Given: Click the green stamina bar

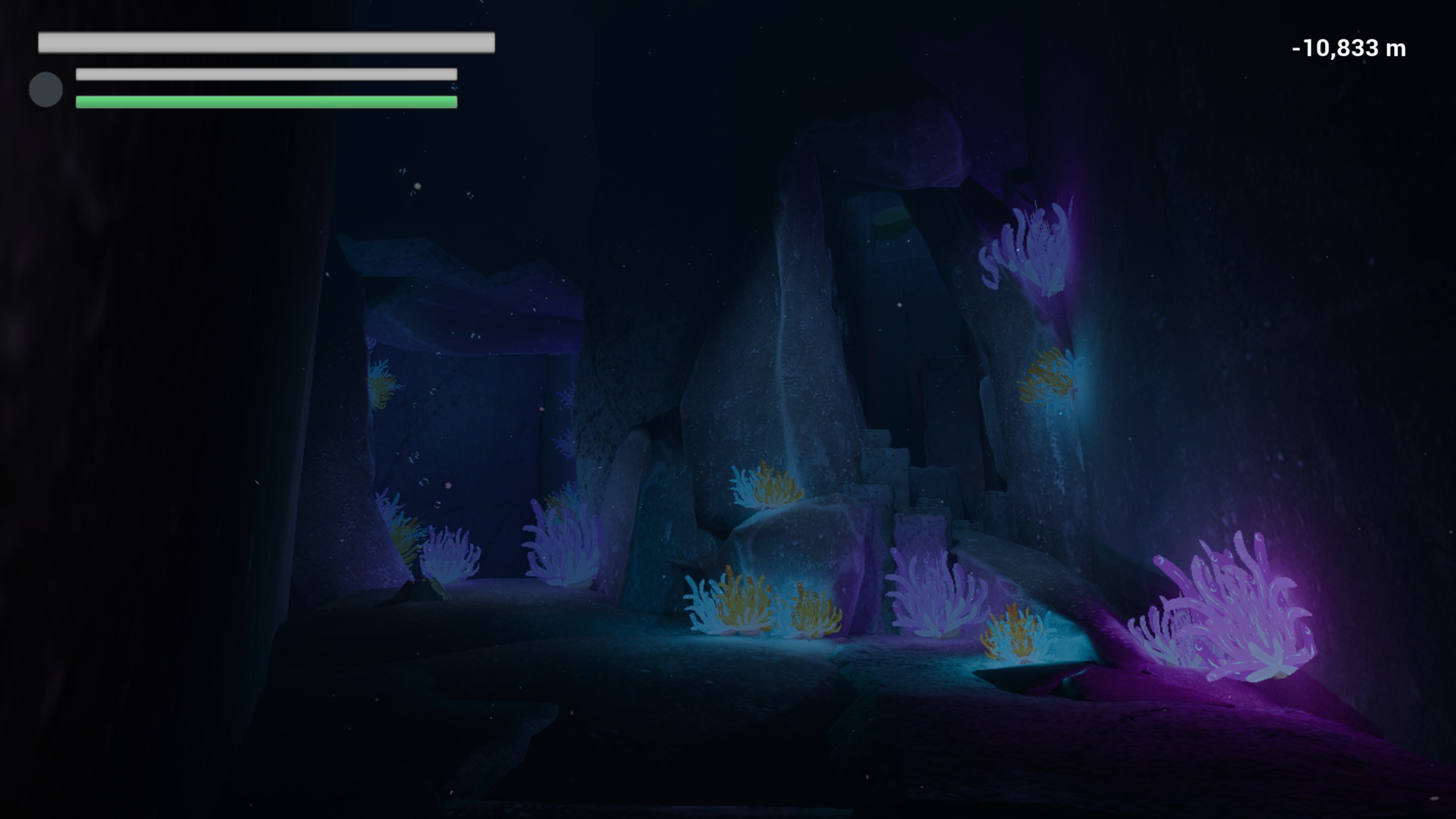Looking at the screenshot, I should point(264,102).
